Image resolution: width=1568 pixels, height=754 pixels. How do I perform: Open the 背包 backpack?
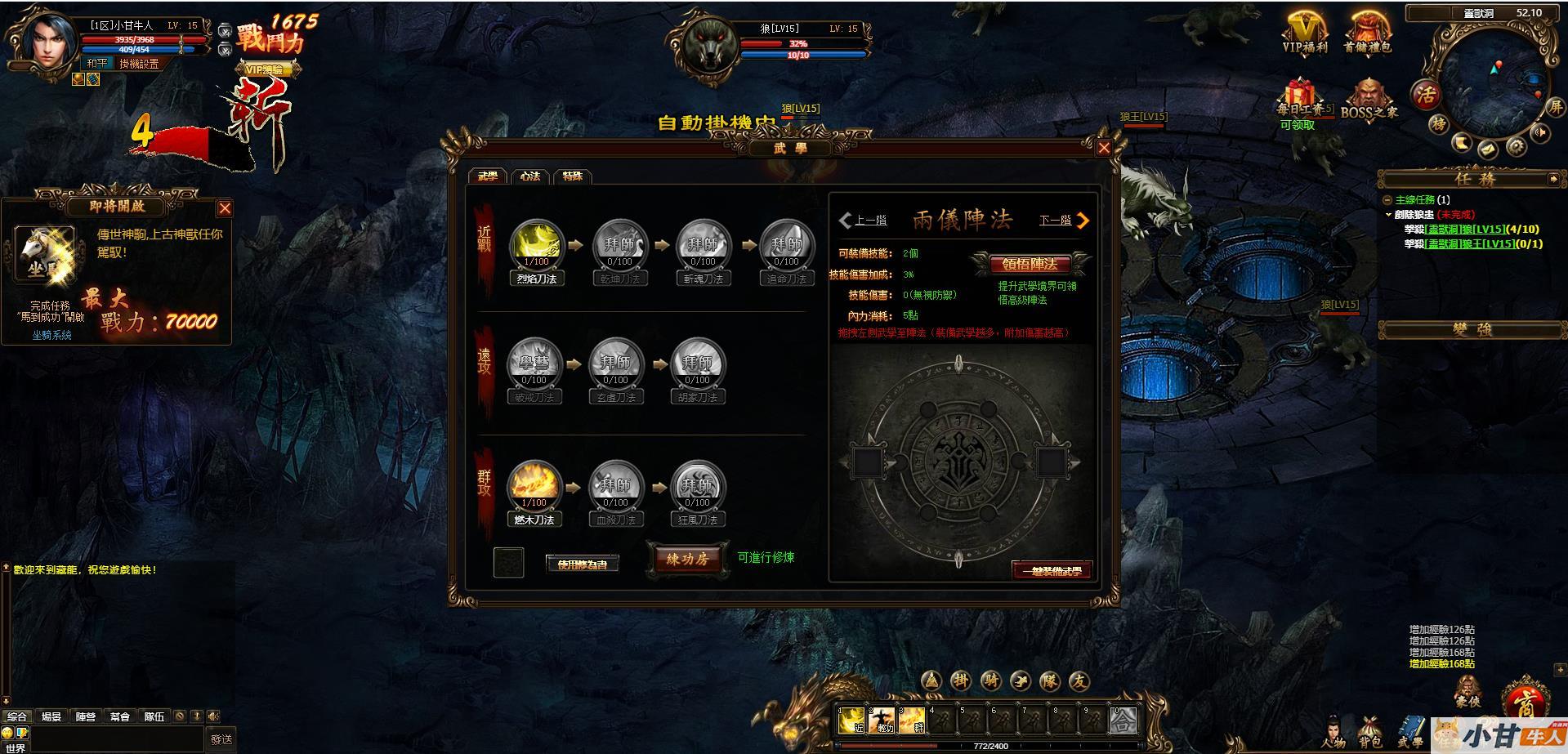(1370, 731)
